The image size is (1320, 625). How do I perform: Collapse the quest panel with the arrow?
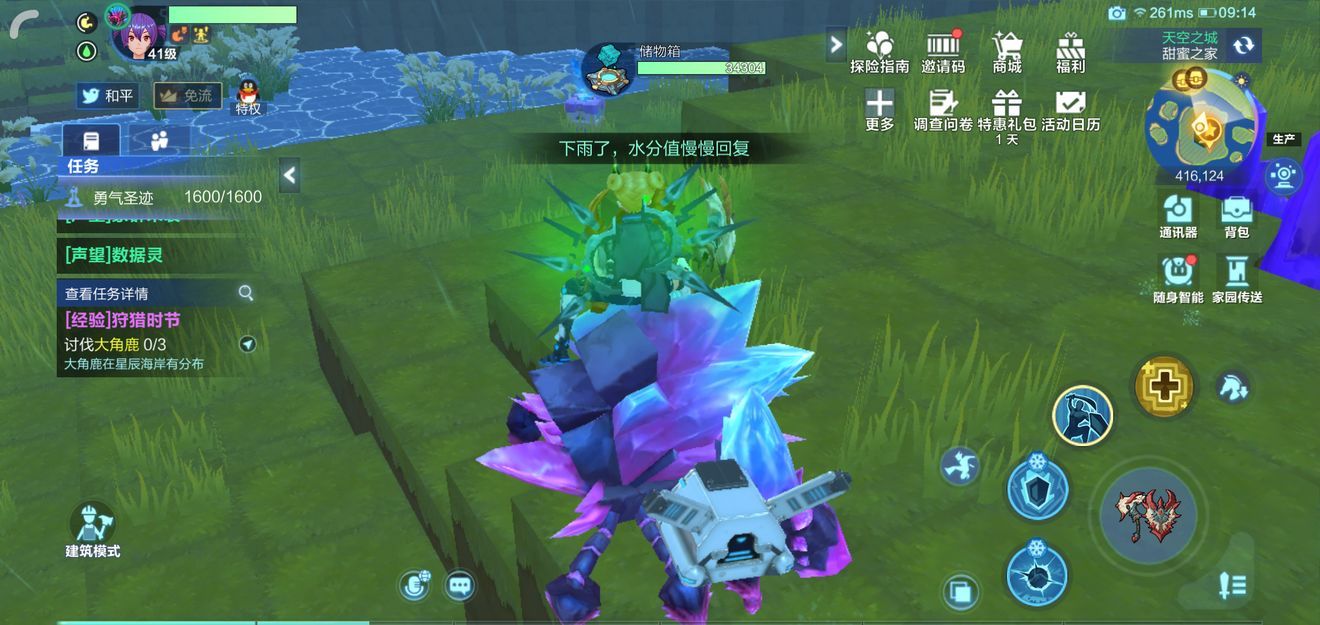pyautogui.click(x=289, y=176)
